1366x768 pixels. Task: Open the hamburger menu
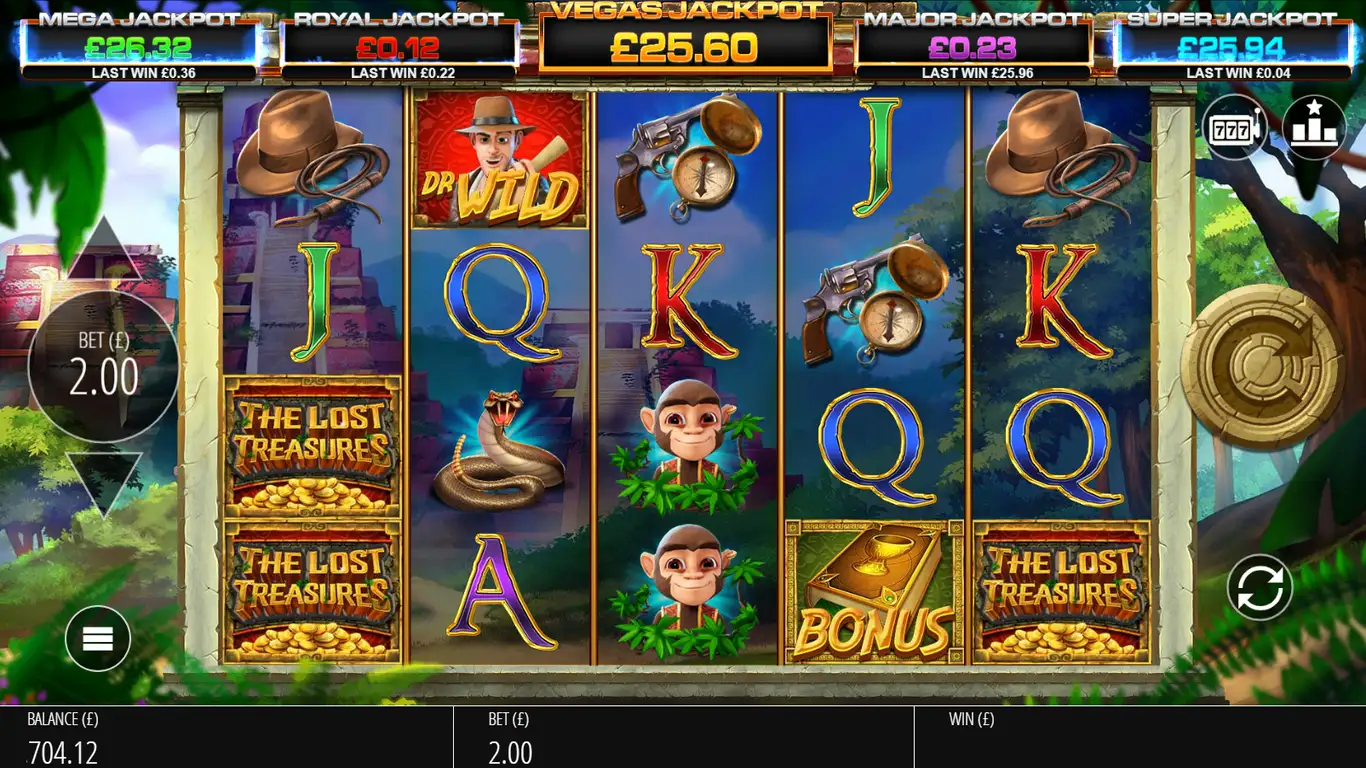[98, 638]
